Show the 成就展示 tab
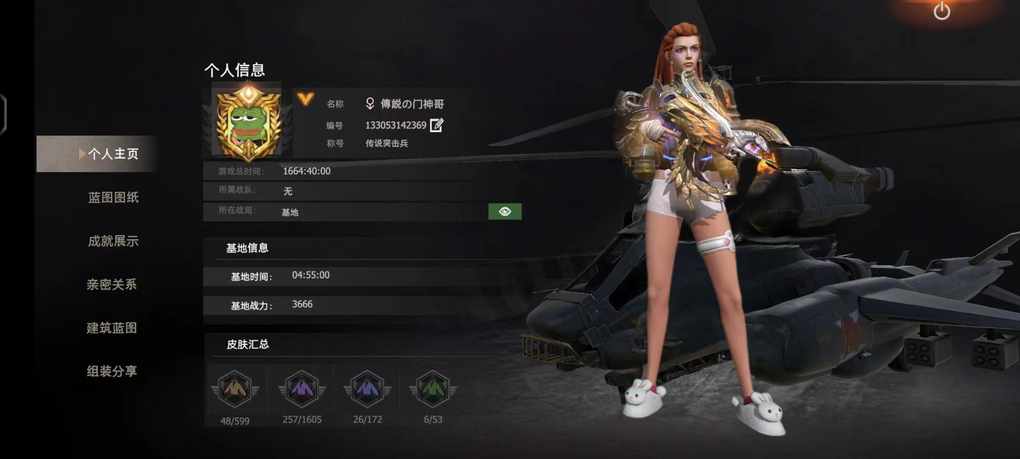Image resolution: width=1020 pixels, height=459 pixels. (113, 241)
